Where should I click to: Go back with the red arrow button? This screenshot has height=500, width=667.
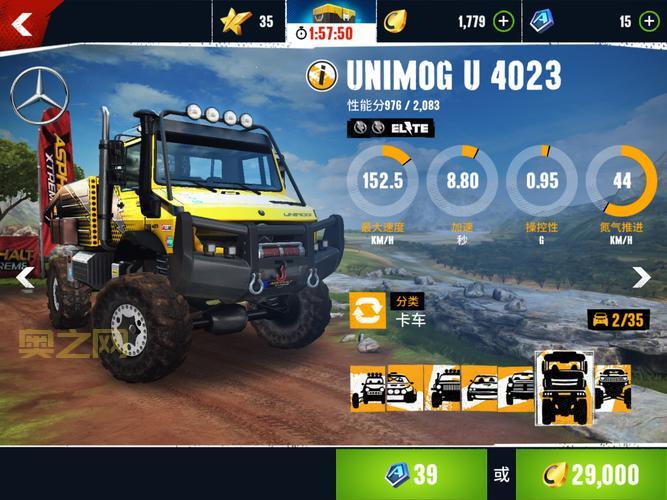(x=22, y=20)
